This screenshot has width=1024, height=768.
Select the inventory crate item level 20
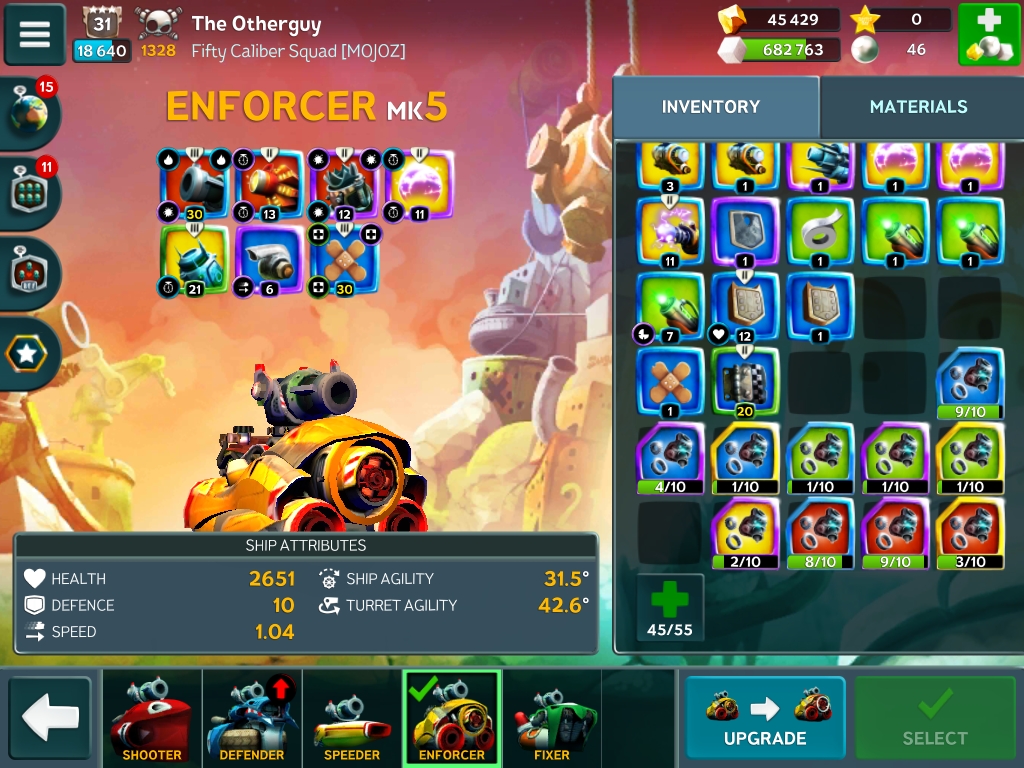pos(745,382)
